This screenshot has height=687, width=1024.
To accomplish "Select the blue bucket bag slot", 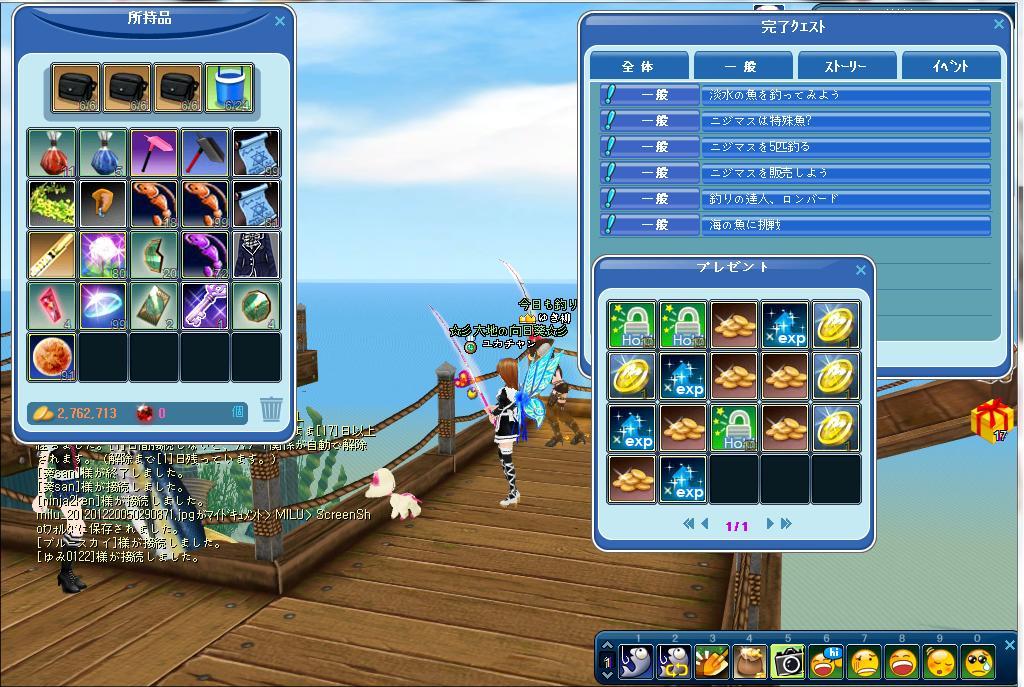I will coord(229,89).
